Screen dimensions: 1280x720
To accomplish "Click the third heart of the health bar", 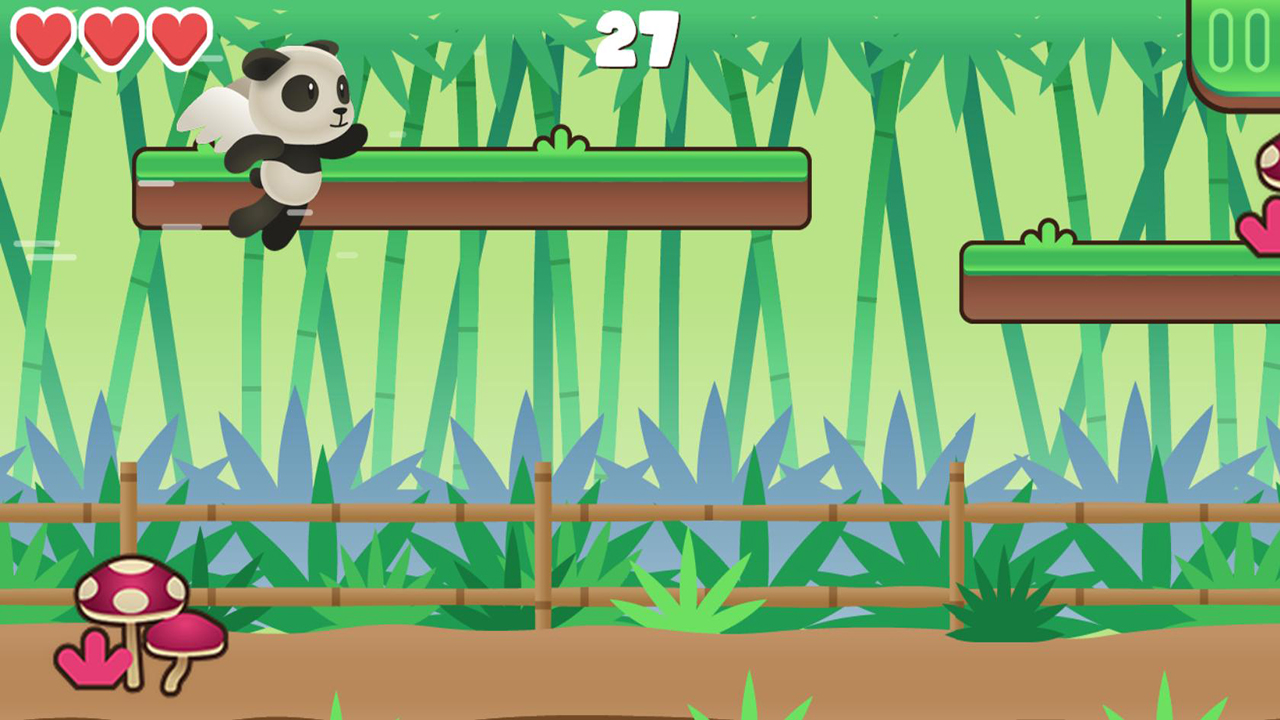I will pos(180,37).
